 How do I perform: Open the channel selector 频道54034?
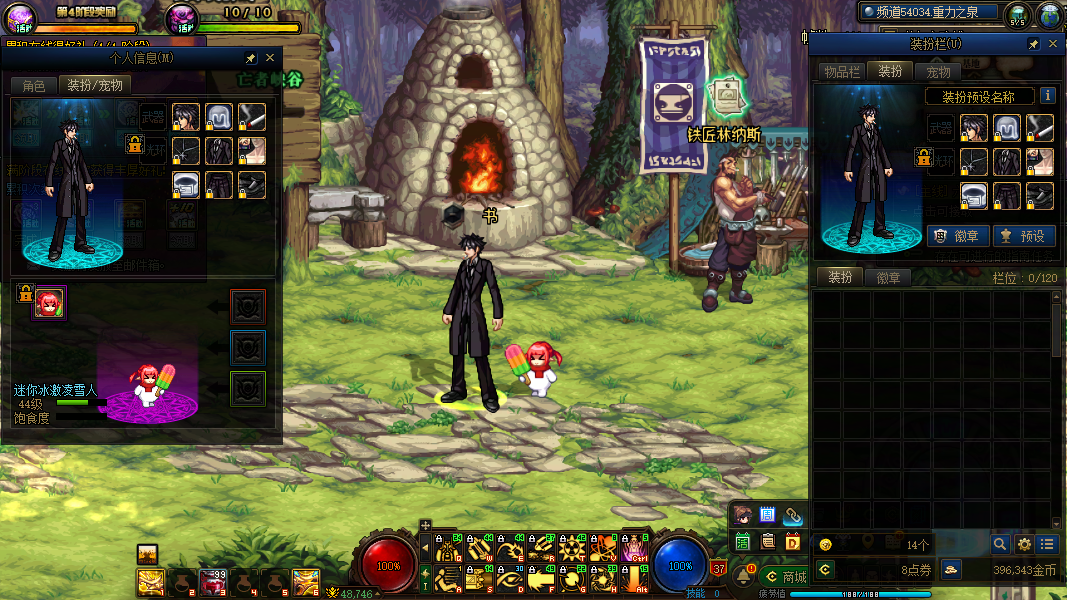(x=930, y=12)
